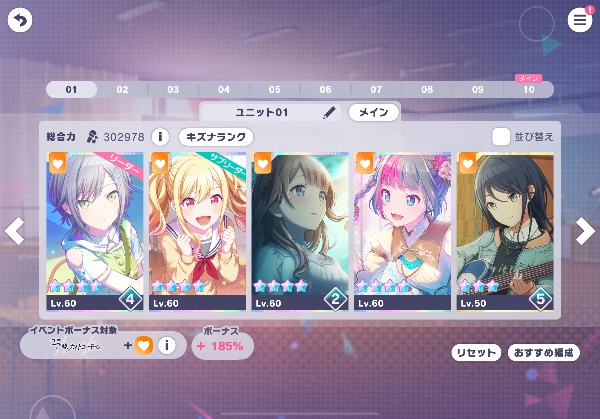The width and height of the screenshot is (600, 419).
Task: Open the hamburger menu with notification
Action: (580, 20)
